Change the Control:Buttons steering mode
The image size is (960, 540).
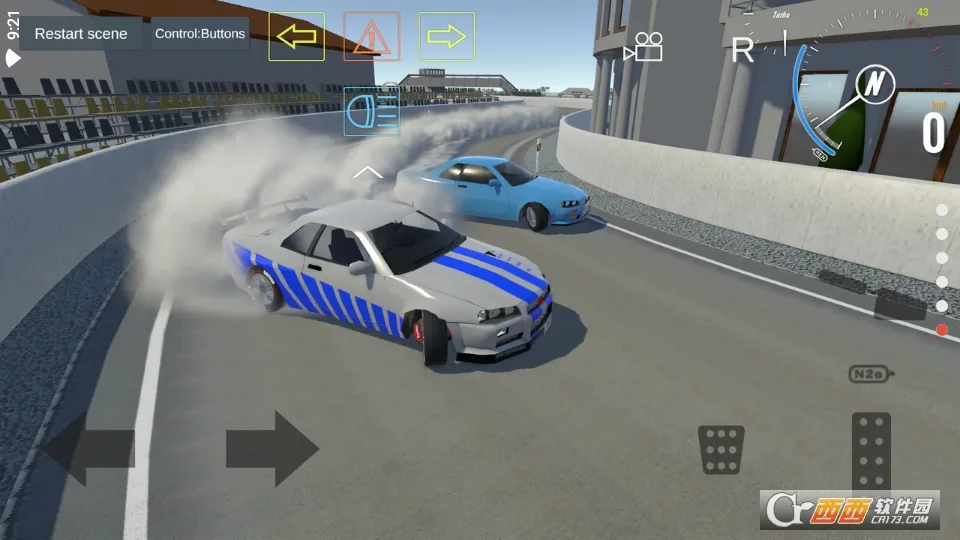[199, 34]
